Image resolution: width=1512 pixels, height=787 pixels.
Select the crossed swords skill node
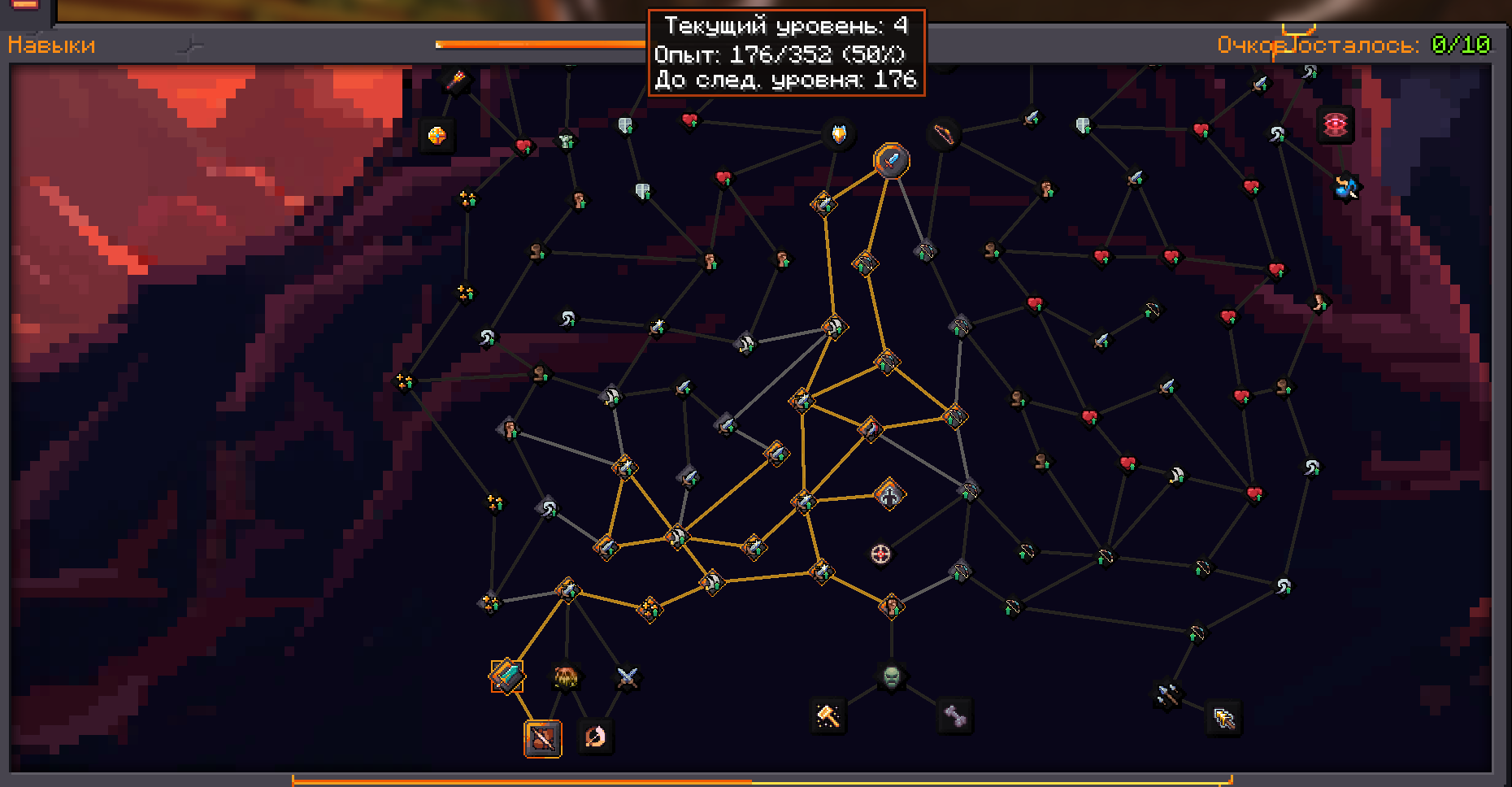click(x=627, y=676)
